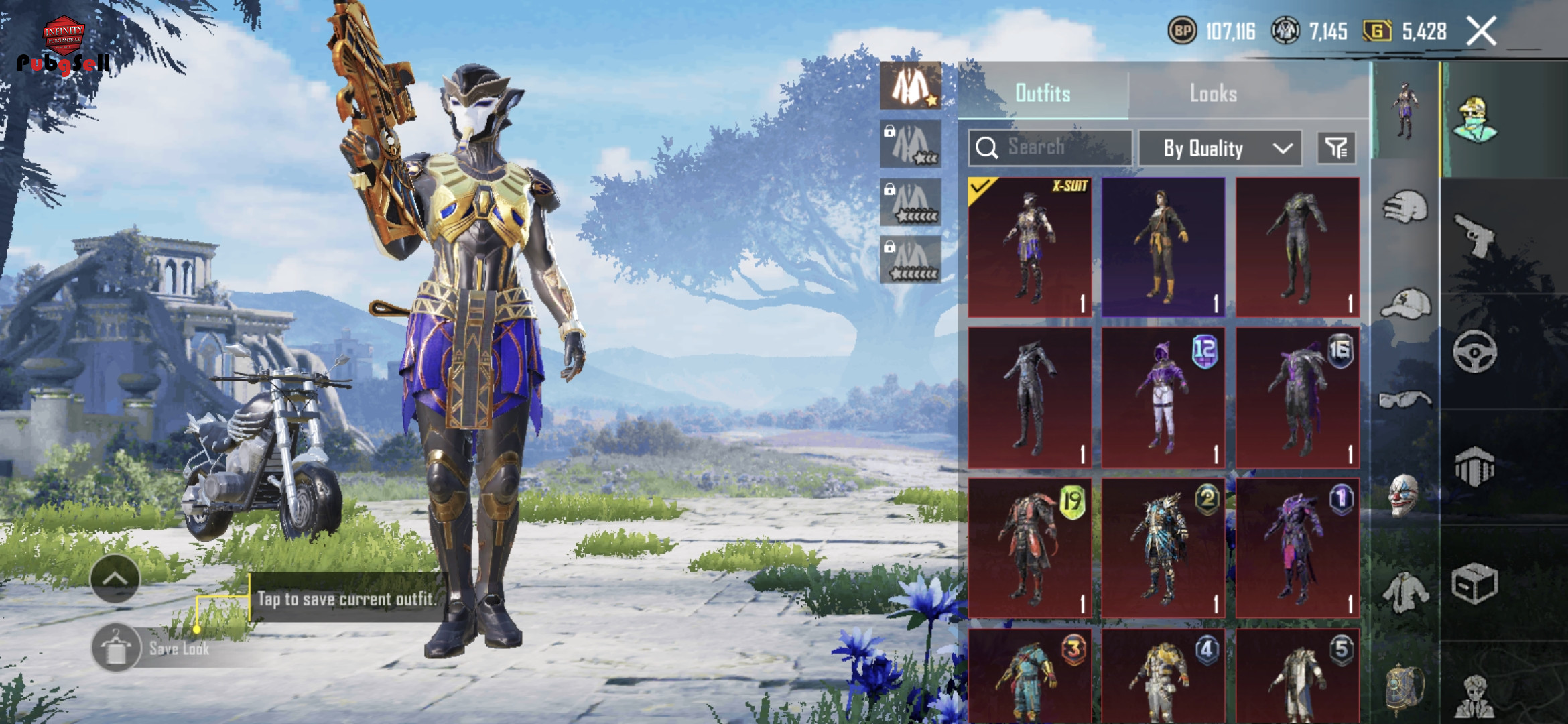Screen dimensions: 1568x724
Task: Open the supply crate section
Action: point(1474,583)
